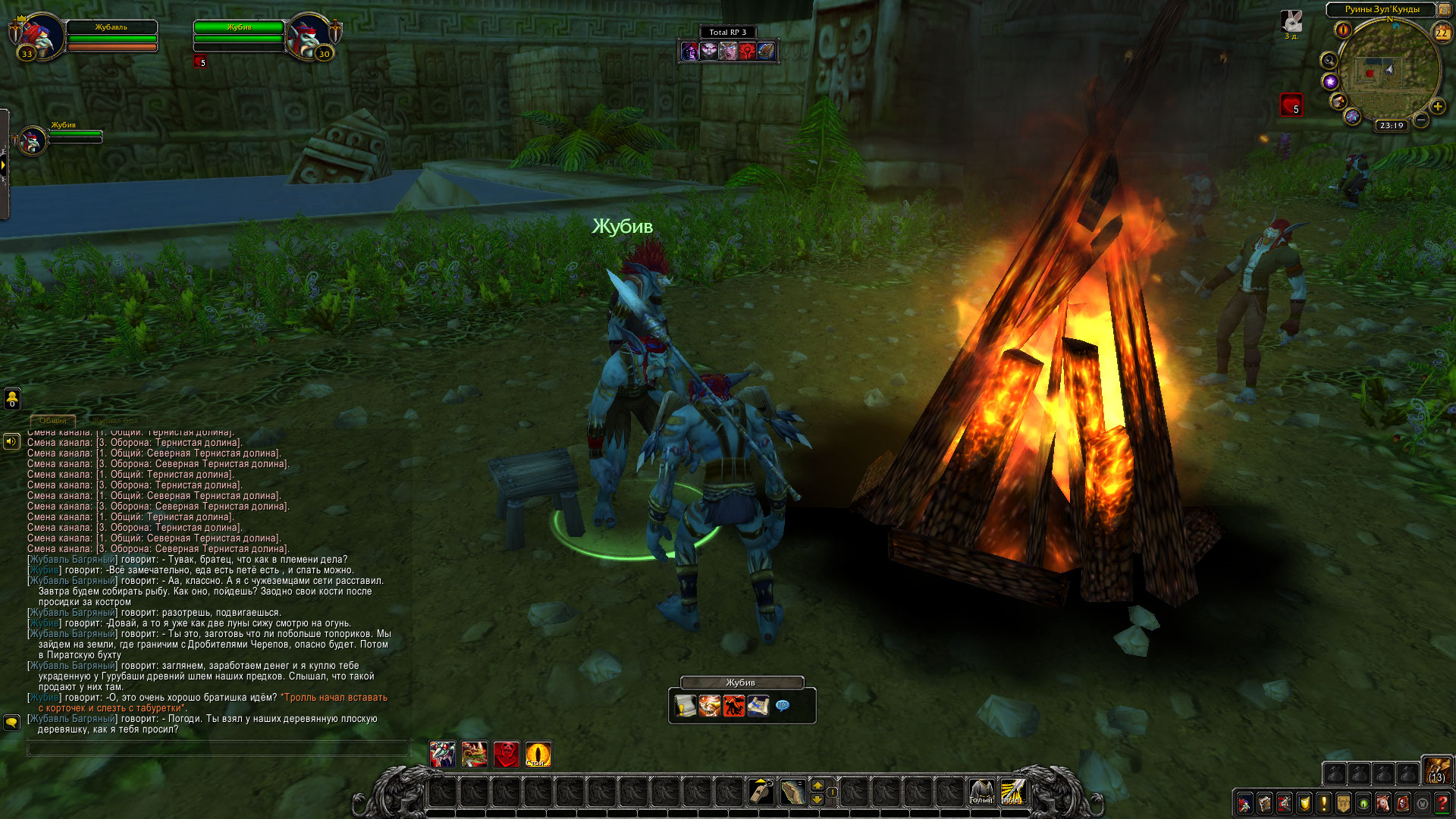
Task: Open the spellbook micro button
Action: (x=1264, y=802)
